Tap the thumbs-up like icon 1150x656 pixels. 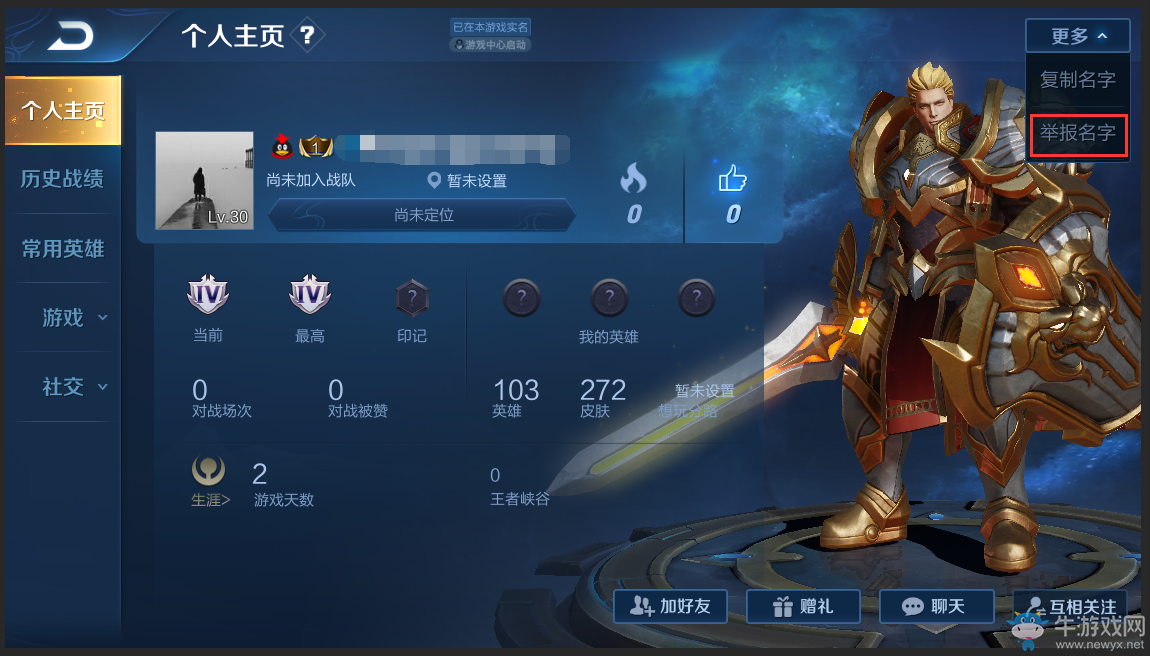pos(733,180)
